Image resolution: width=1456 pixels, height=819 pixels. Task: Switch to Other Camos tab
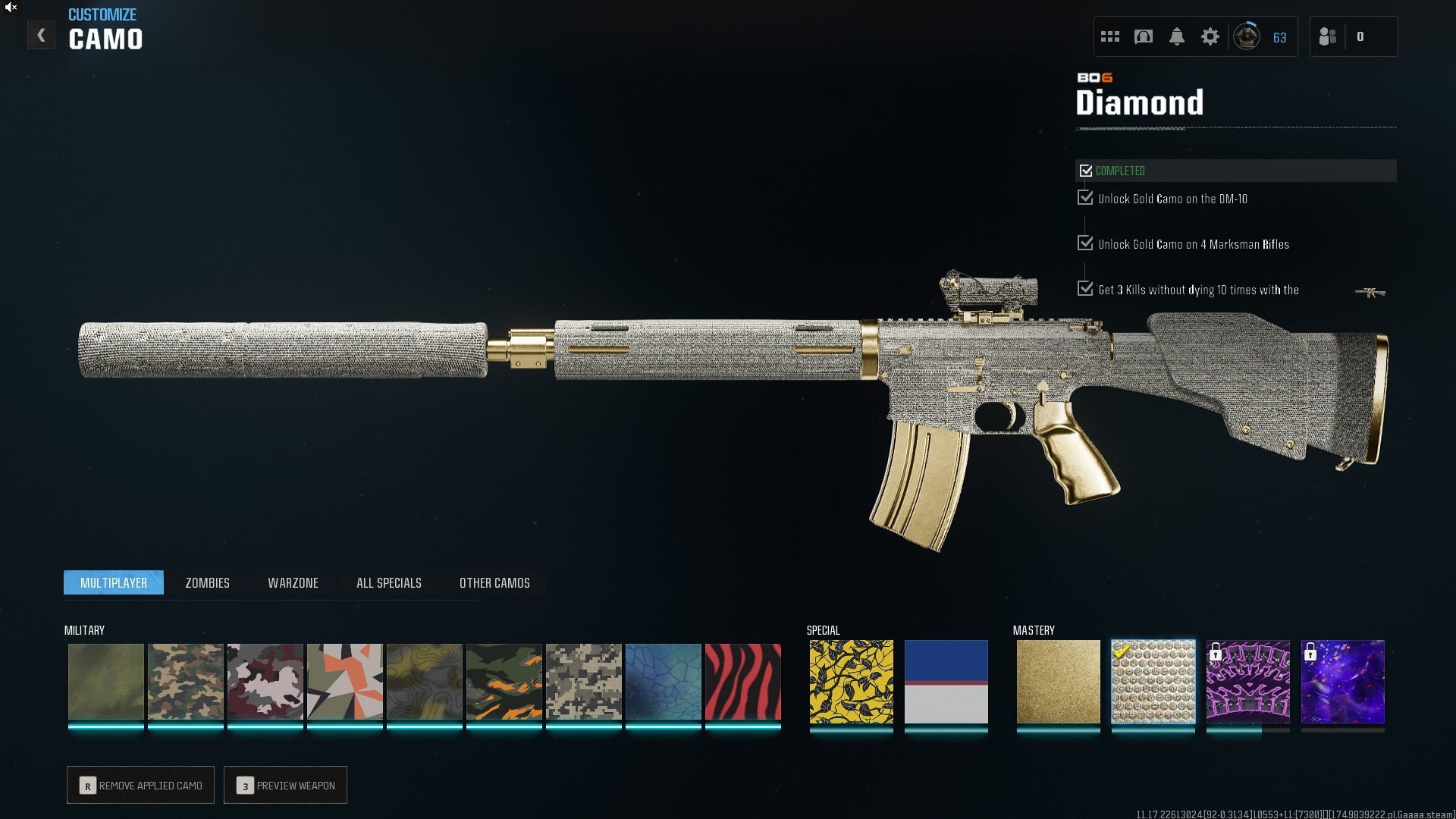[x=494, y=582]
